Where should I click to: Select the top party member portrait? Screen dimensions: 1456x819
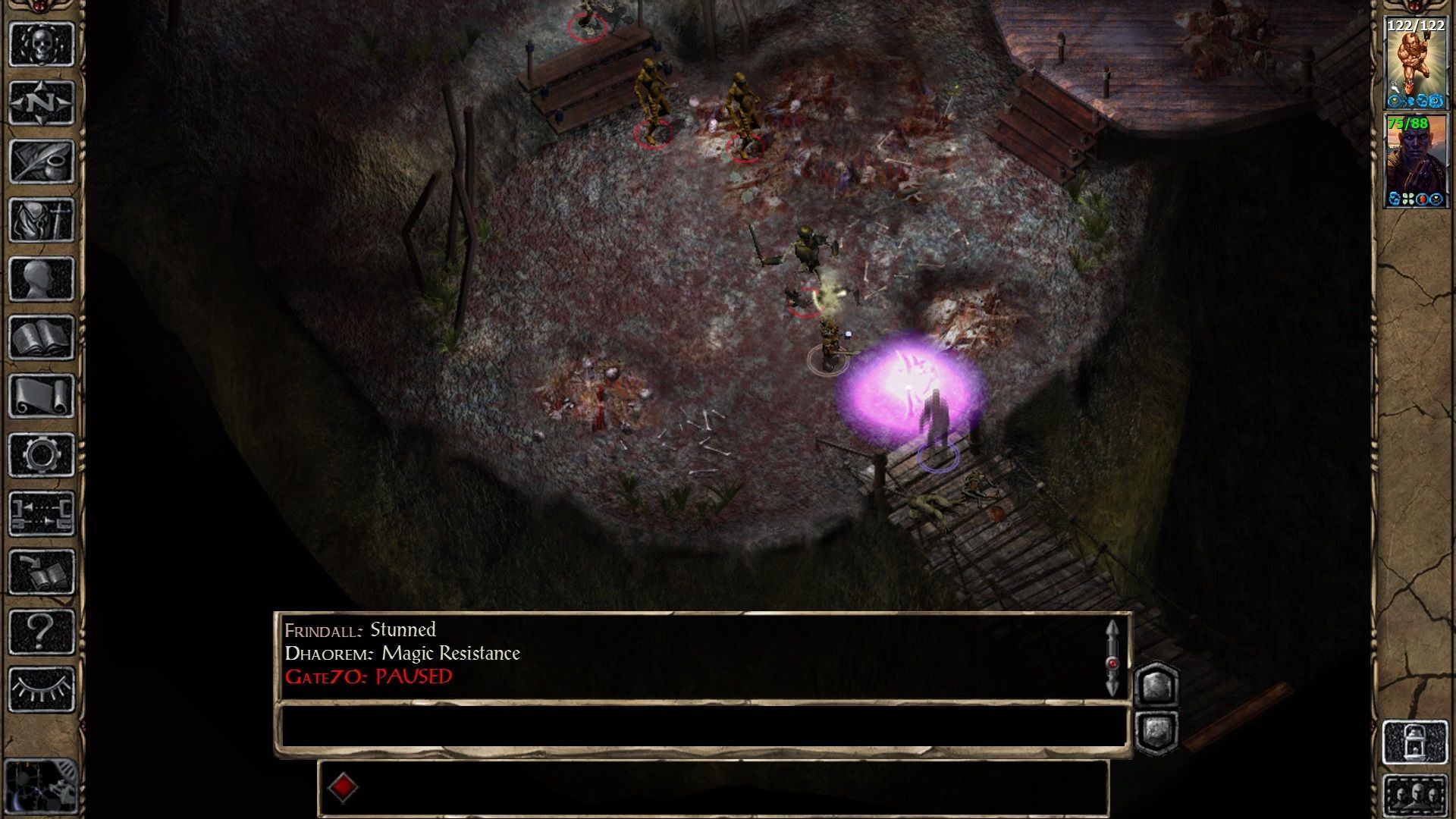coord(1415,64)
